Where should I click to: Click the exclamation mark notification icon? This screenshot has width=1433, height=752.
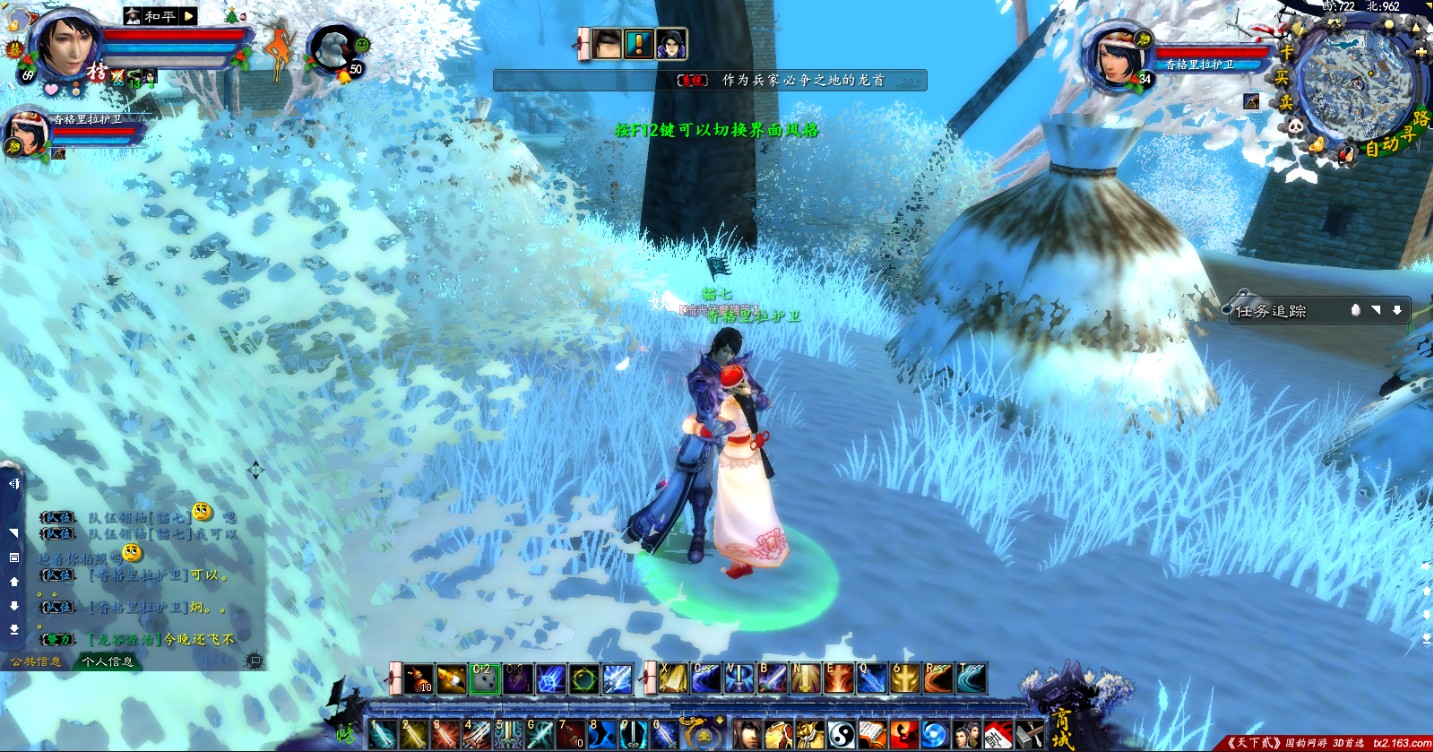click(638, 45)
